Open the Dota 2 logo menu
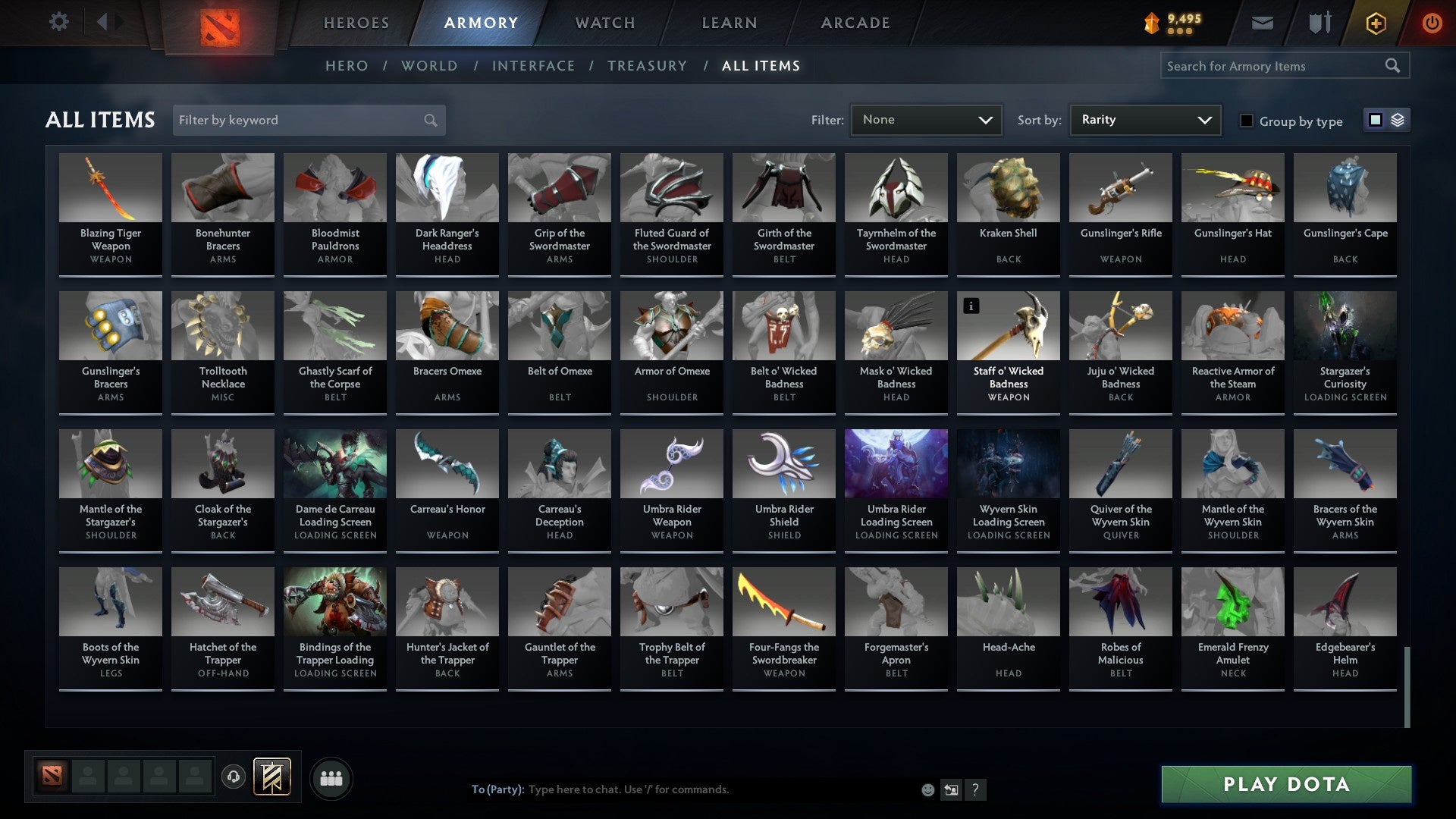 click(x=219, y=23)
